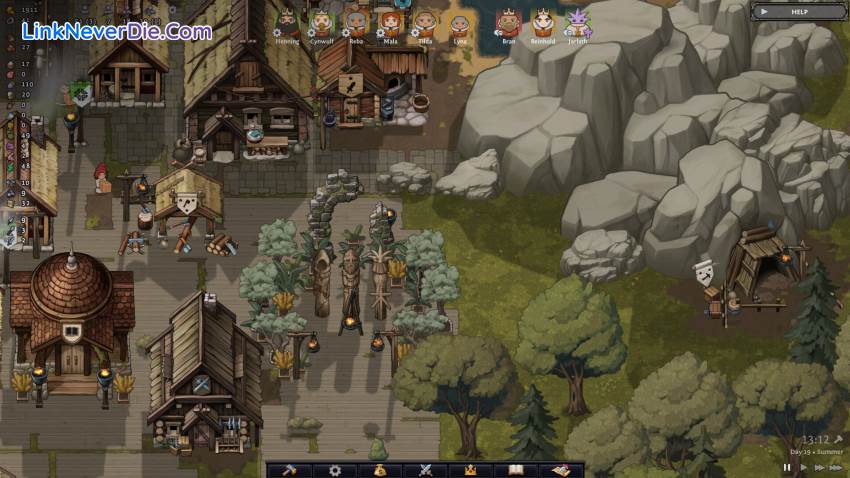The height and width of the screenshot is (478, 850).
Task: Select Mala's red-haired portrait
Action: [390, 22]
